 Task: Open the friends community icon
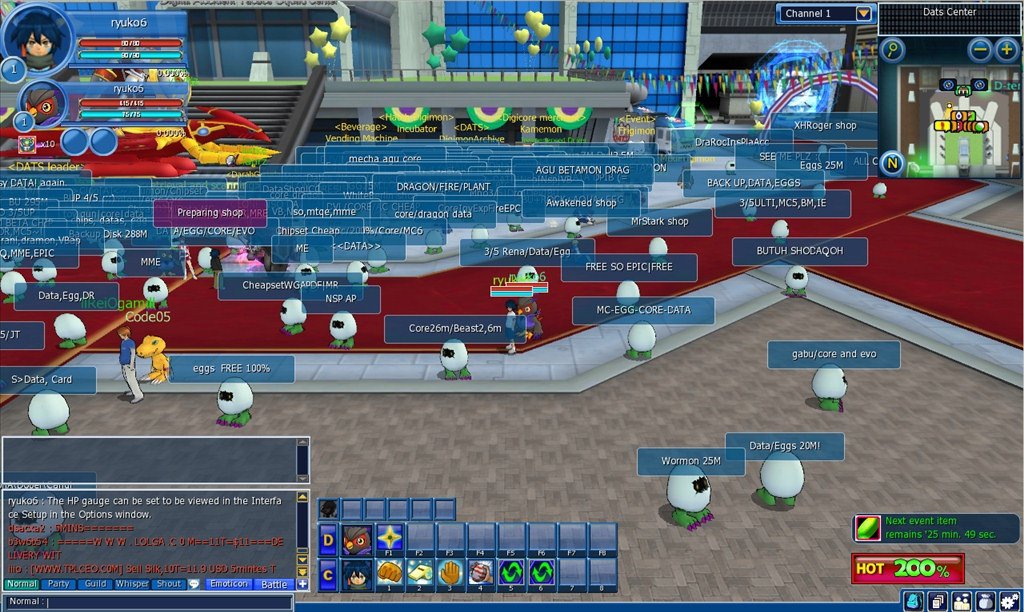(961, 601)
